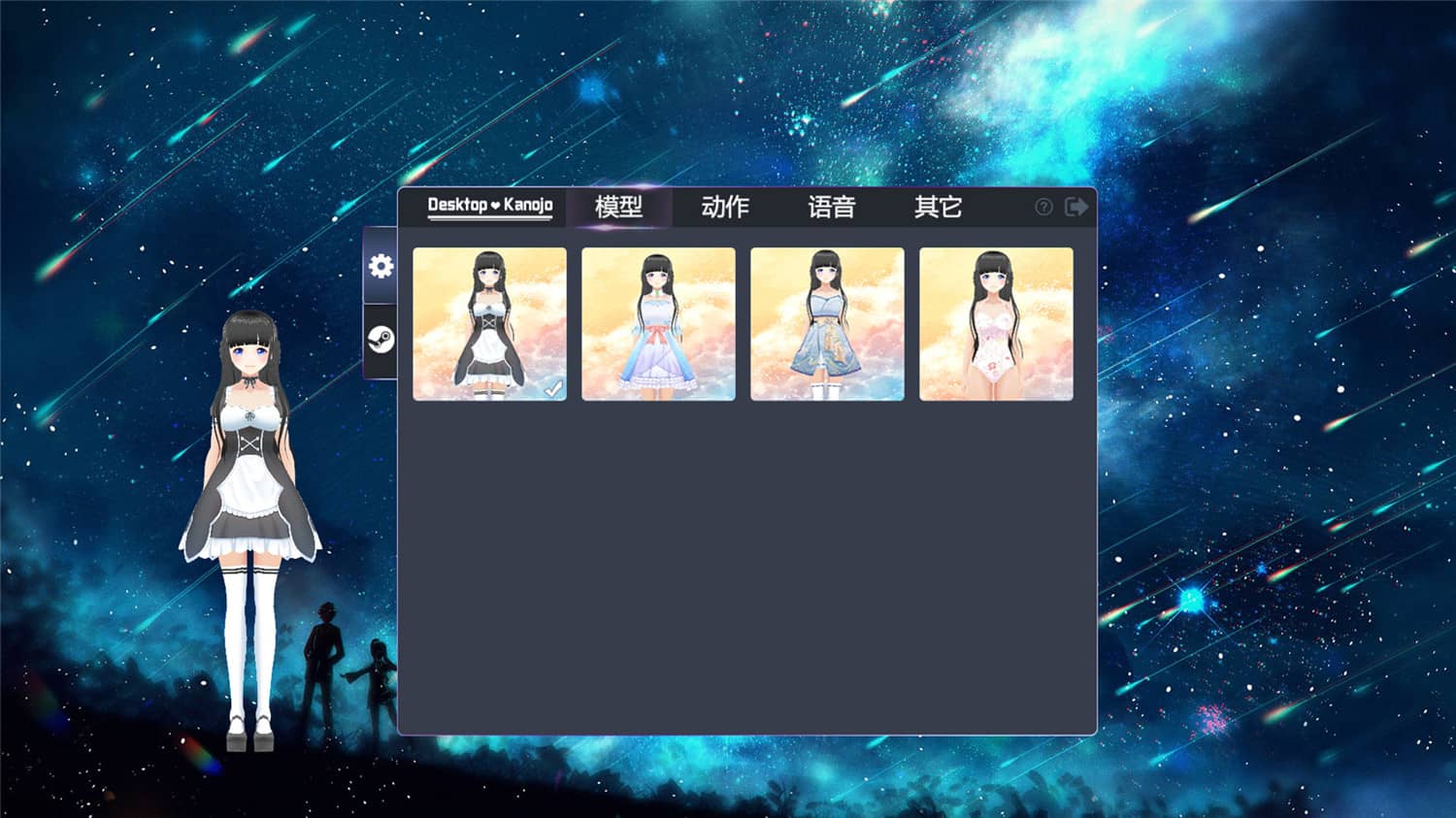1456x818 pixels.
Task: Click the gear icon in the left sidebar
Action: point(381,265)
